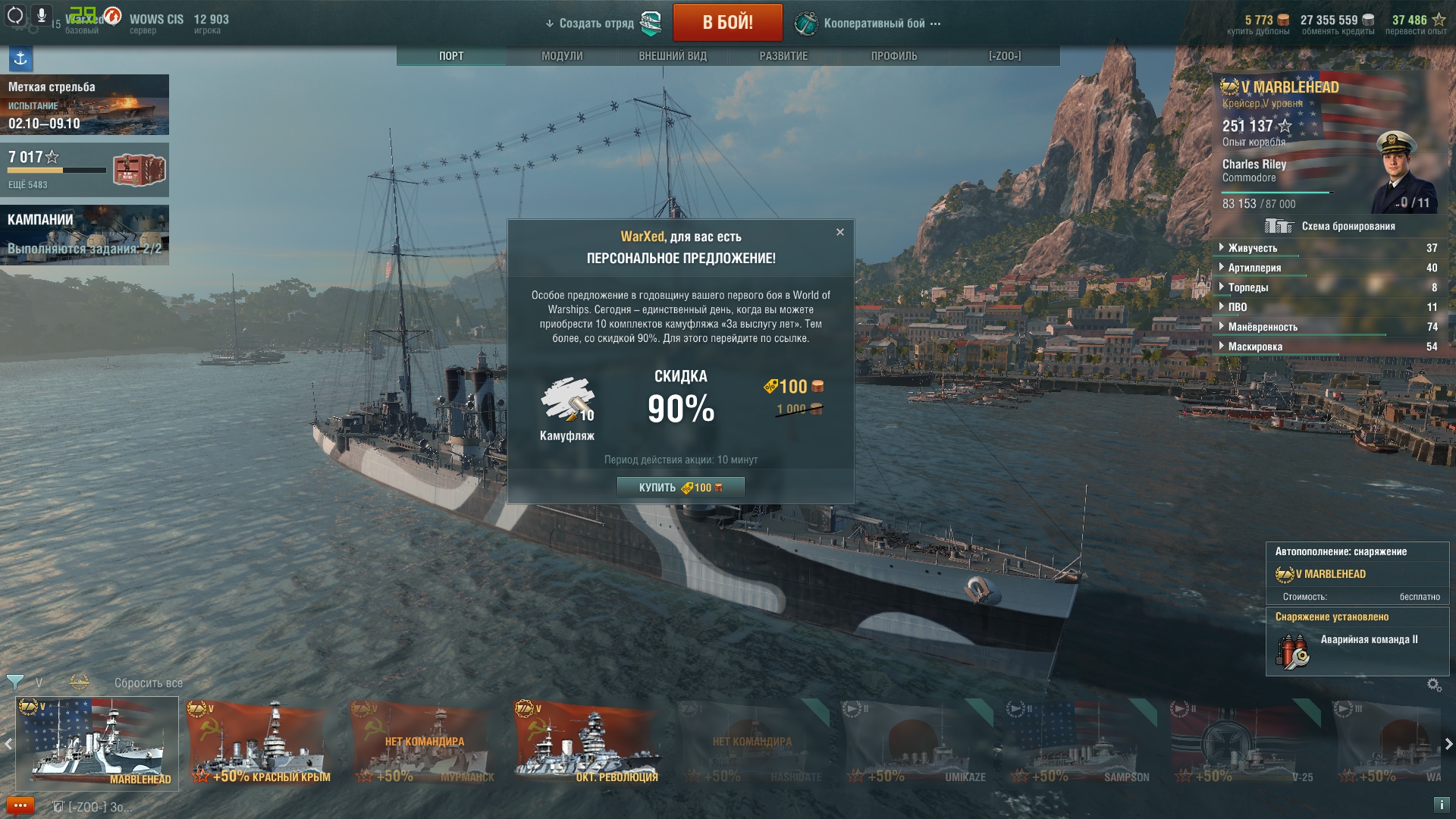The image size is (1456, 819).
Task: Reset carousel filters with Сбросить все
Action: 148,683
